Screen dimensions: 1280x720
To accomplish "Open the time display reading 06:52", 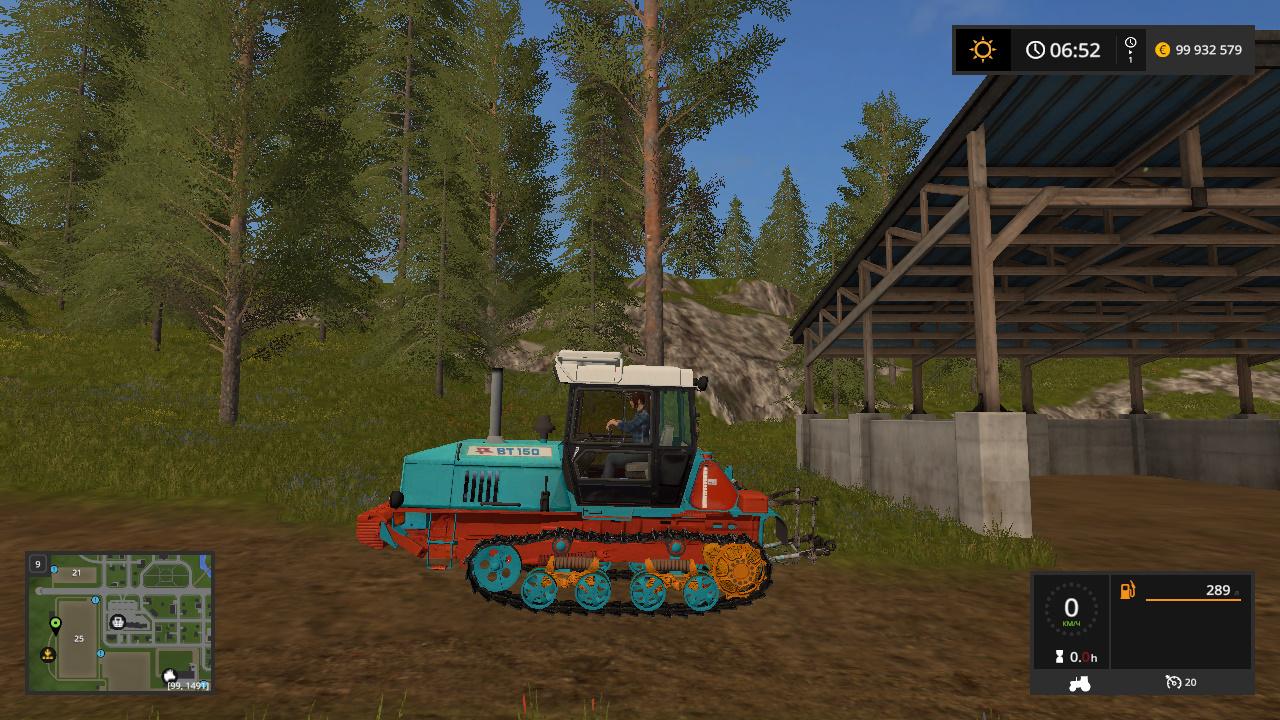I will tap(1075, 48).
